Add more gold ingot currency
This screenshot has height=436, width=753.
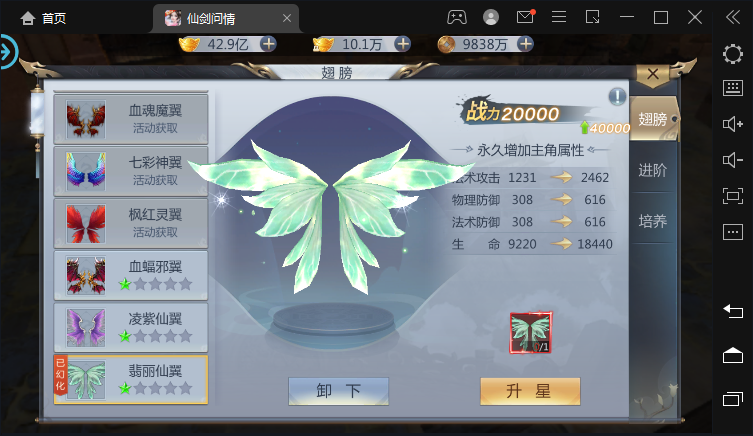pos(267,44)
